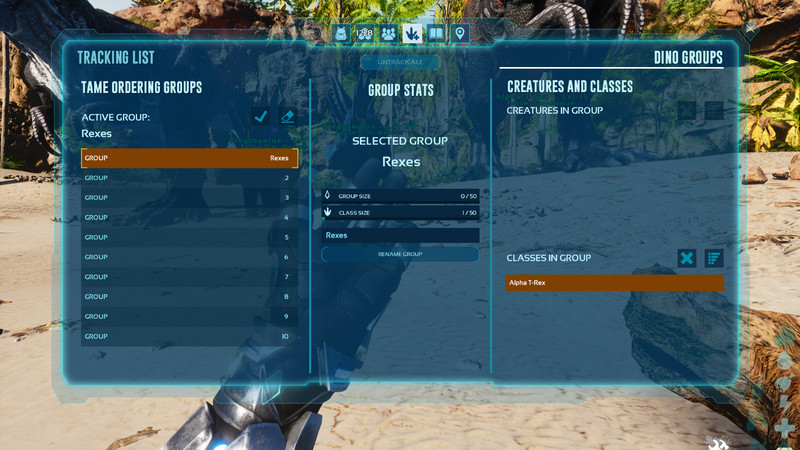Click the Rename Group button

[400, 254]
